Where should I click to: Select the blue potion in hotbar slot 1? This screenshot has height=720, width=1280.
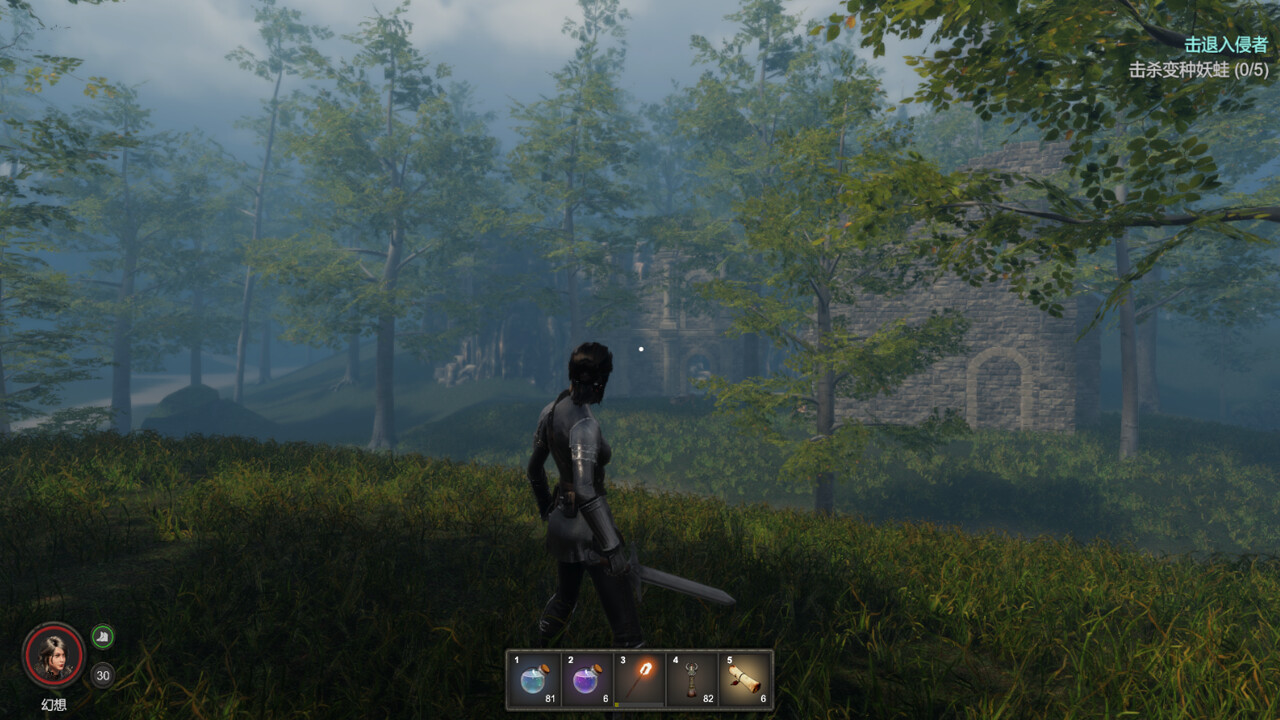535,680
